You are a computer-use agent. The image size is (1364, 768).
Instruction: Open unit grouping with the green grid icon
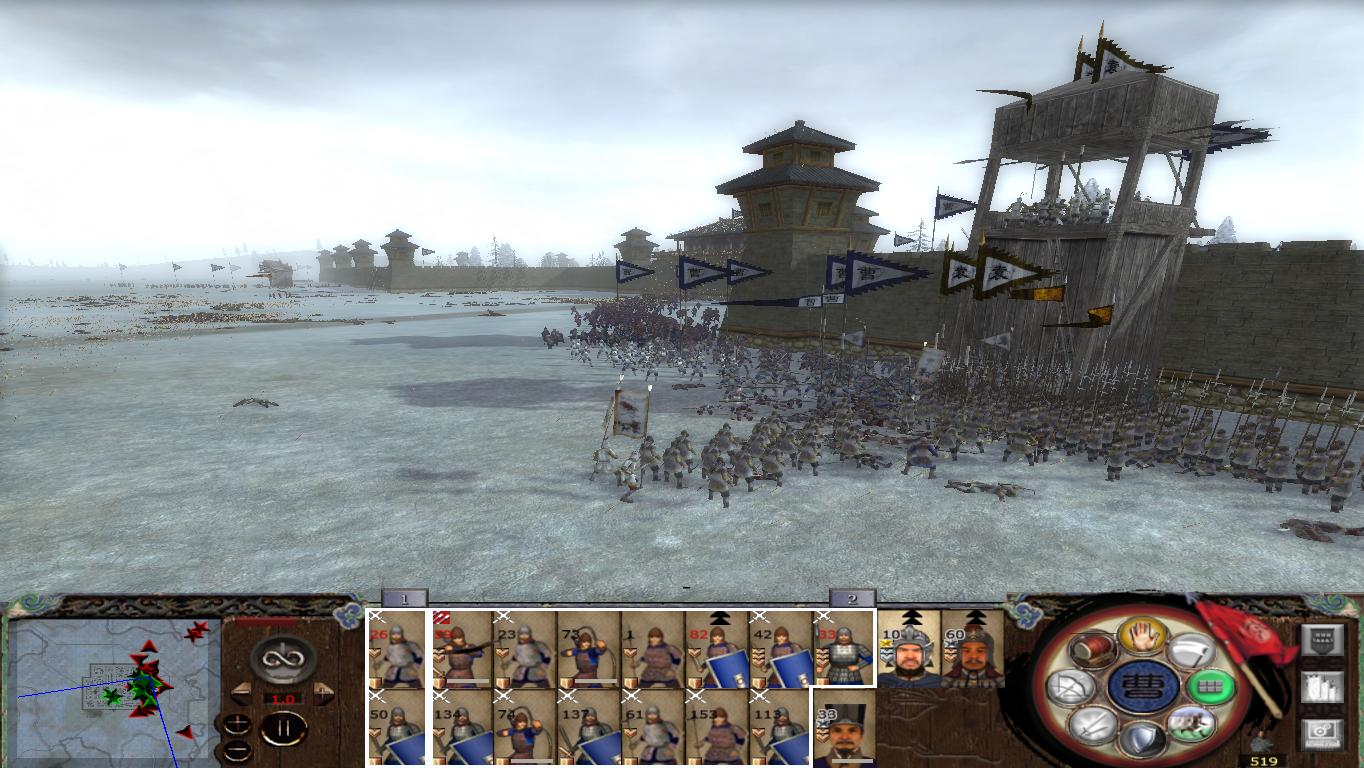[x=1210, y=686]
